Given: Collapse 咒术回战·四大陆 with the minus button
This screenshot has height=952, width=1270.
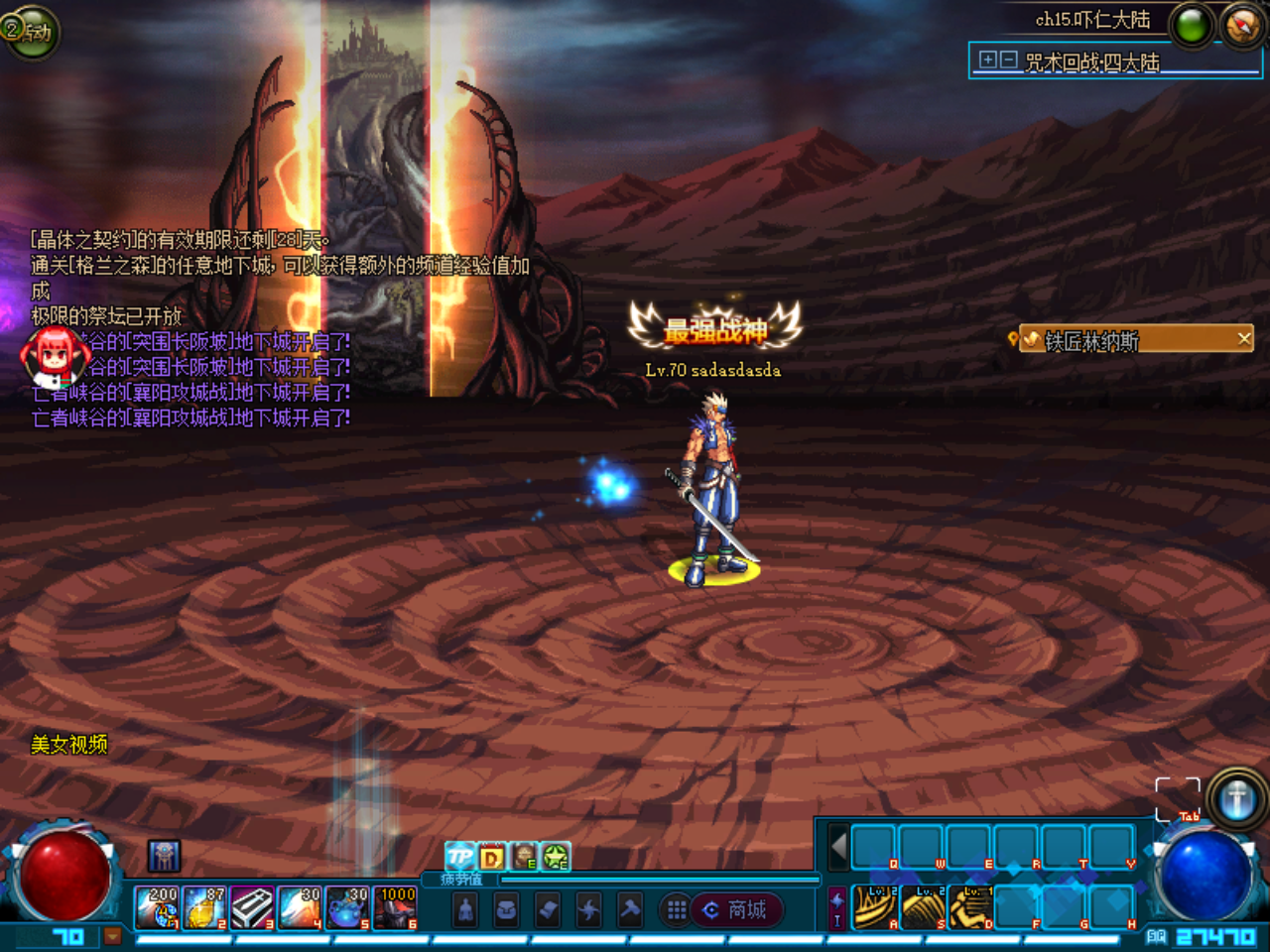Looking at the screenshot, I should point(1007,59).
